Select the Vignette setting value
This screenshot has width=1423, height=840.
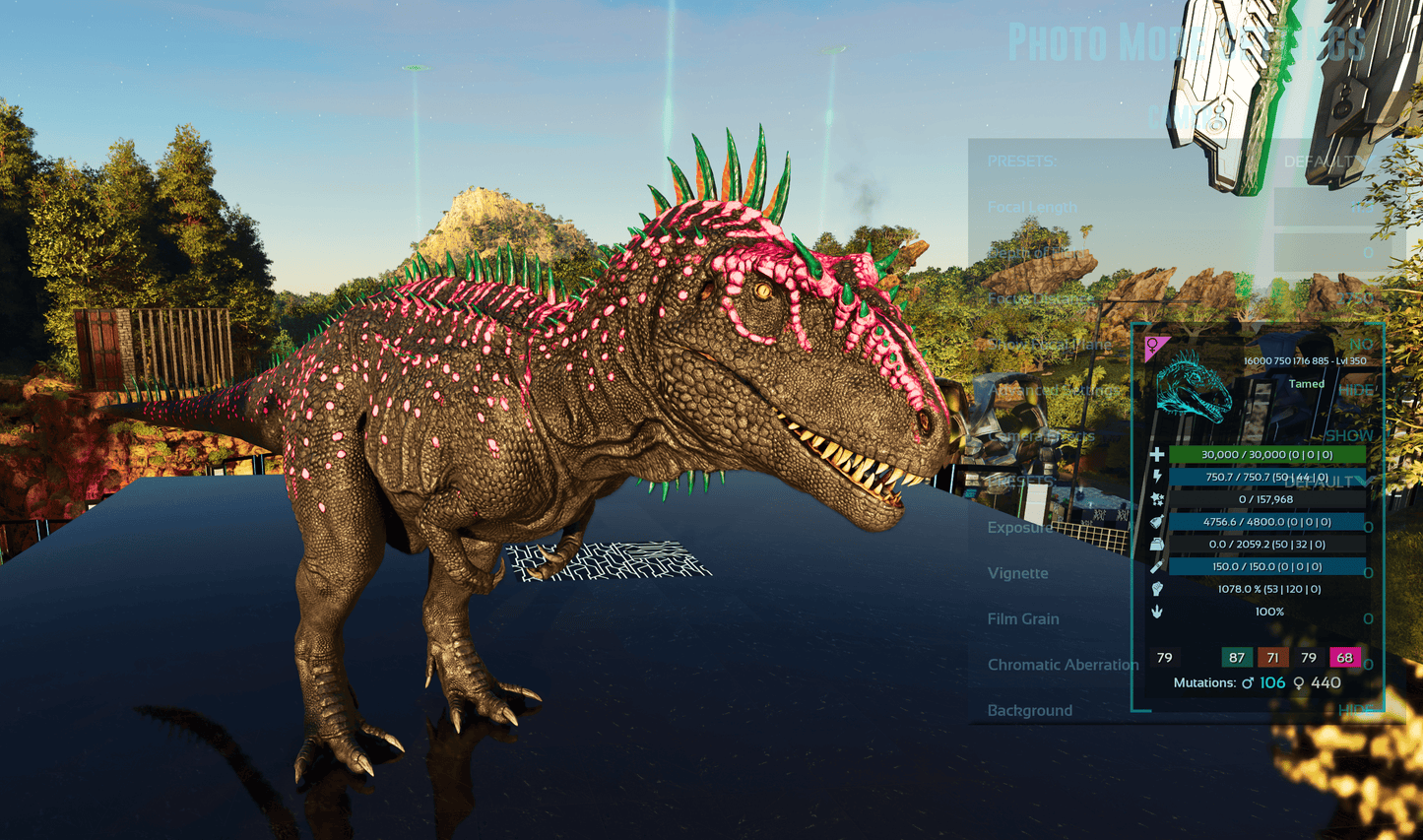(1368, 573)
